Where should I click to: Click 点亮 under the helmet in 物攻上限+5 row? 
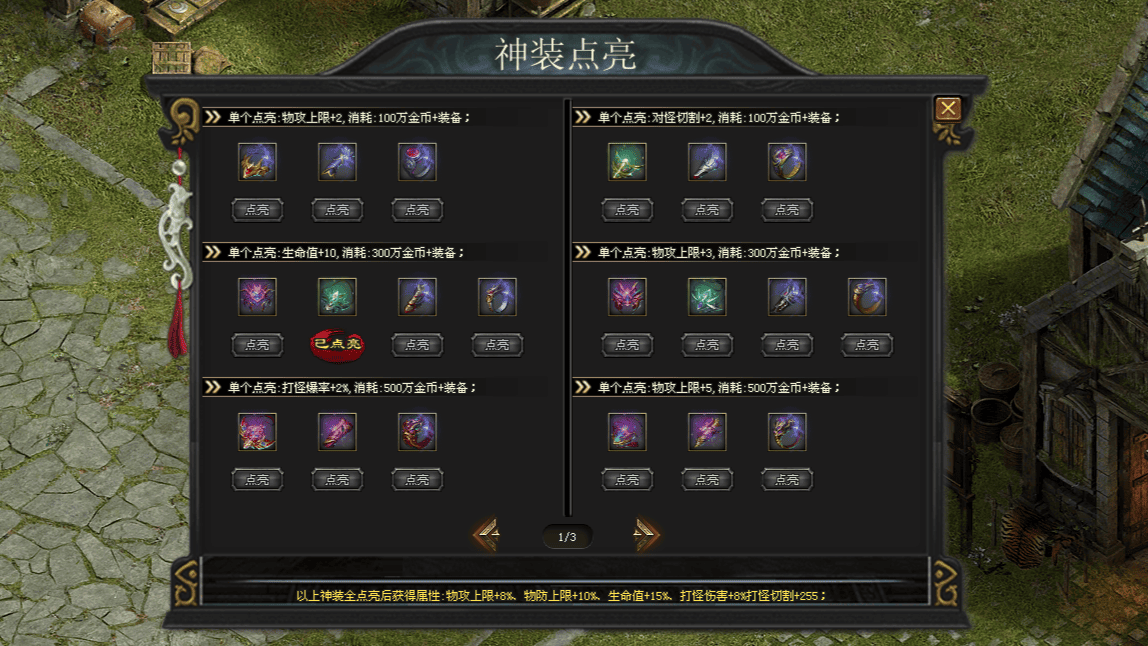(627, 480)
